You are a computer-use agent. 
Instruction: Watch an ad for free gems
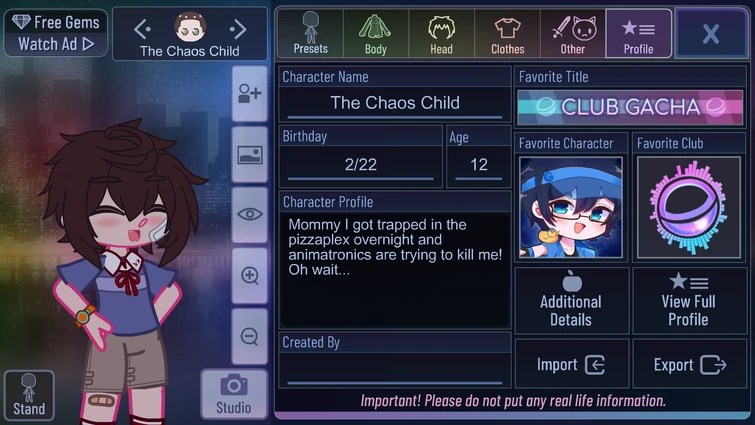pos(55,33)
